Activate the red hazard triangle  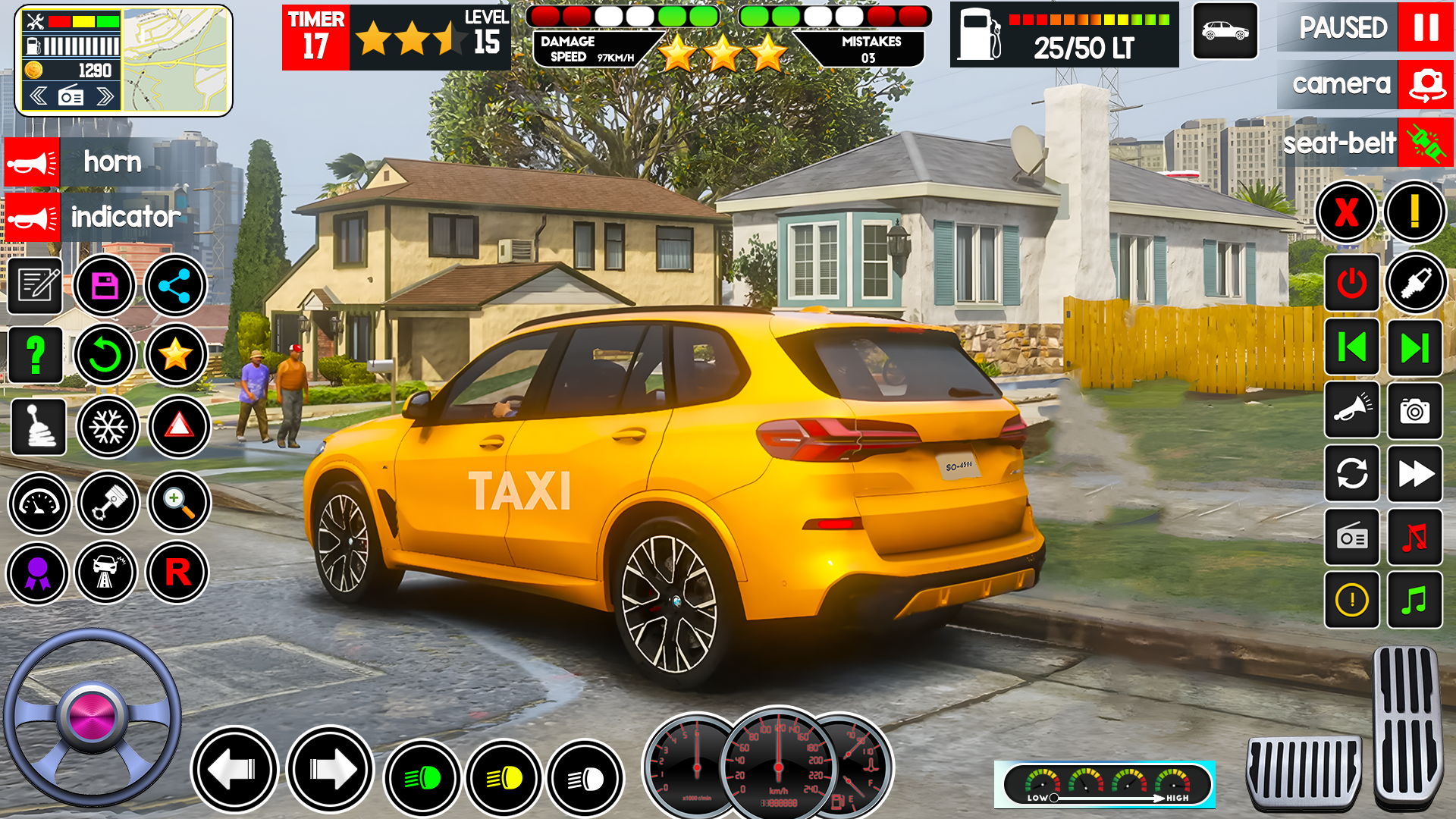[179, 427]
